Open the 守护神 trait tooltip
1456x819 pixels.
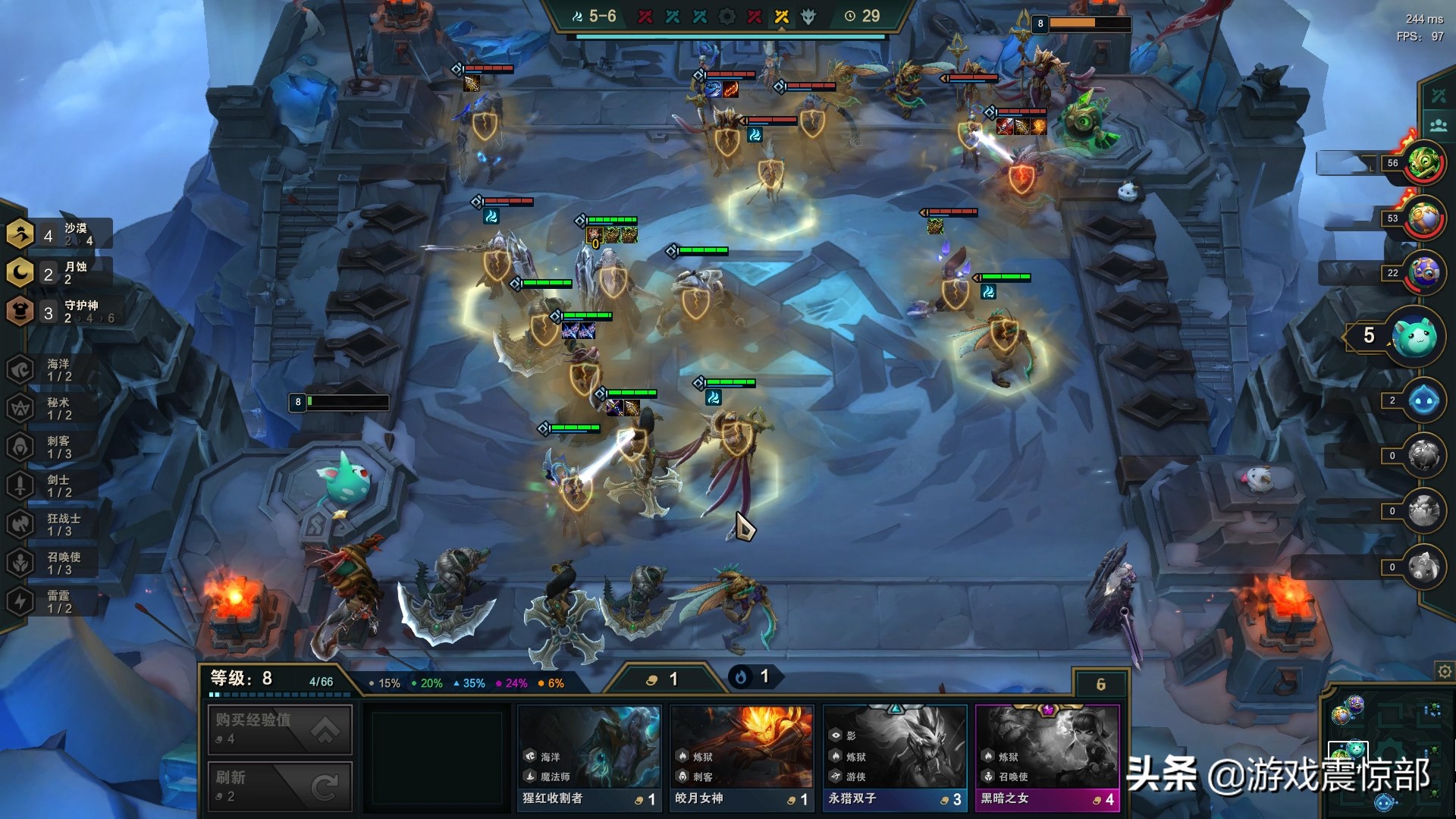coord(61,312)
